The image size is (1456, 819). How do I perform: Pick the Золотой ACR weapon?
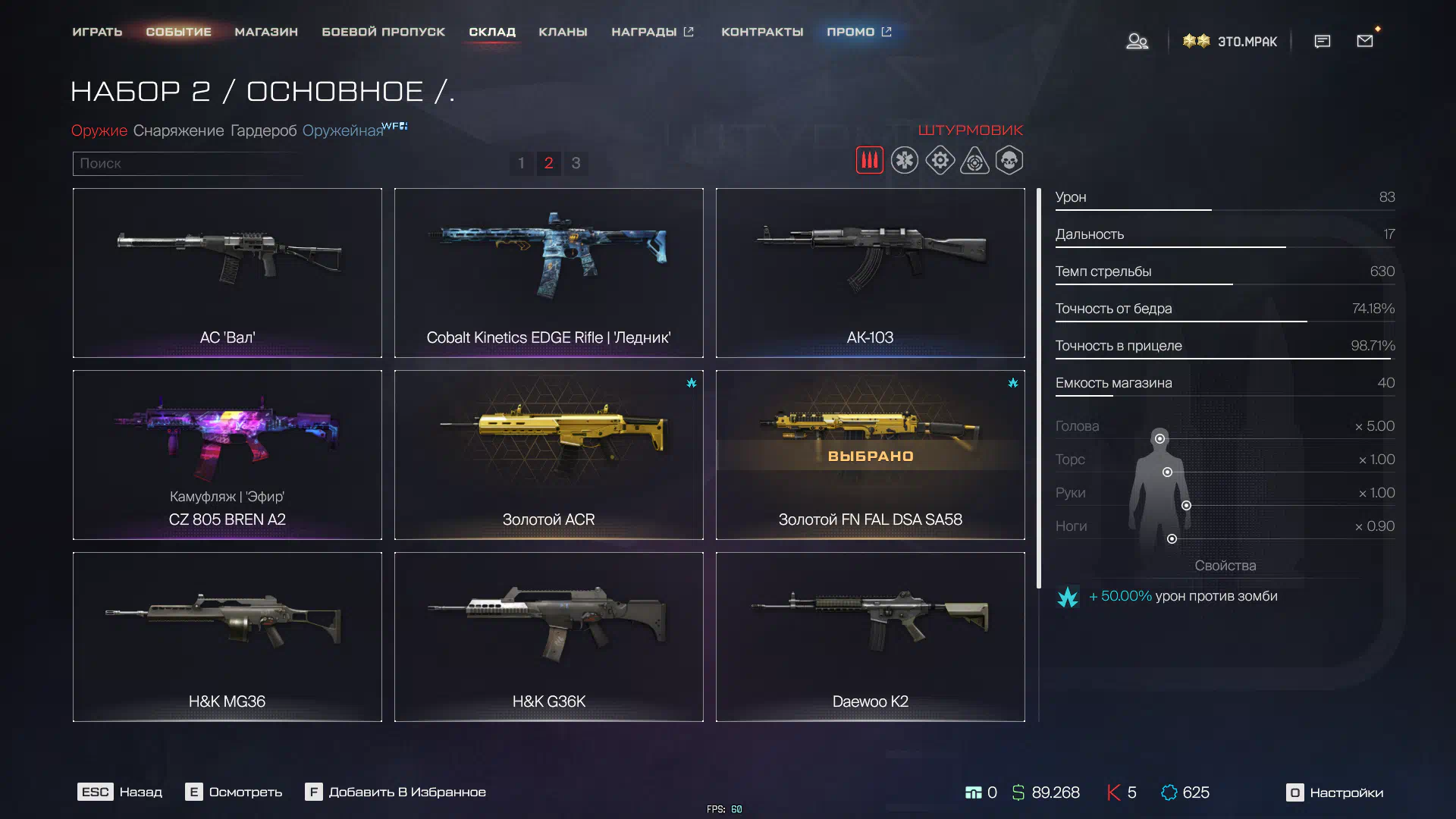click(x=548, y=455)
